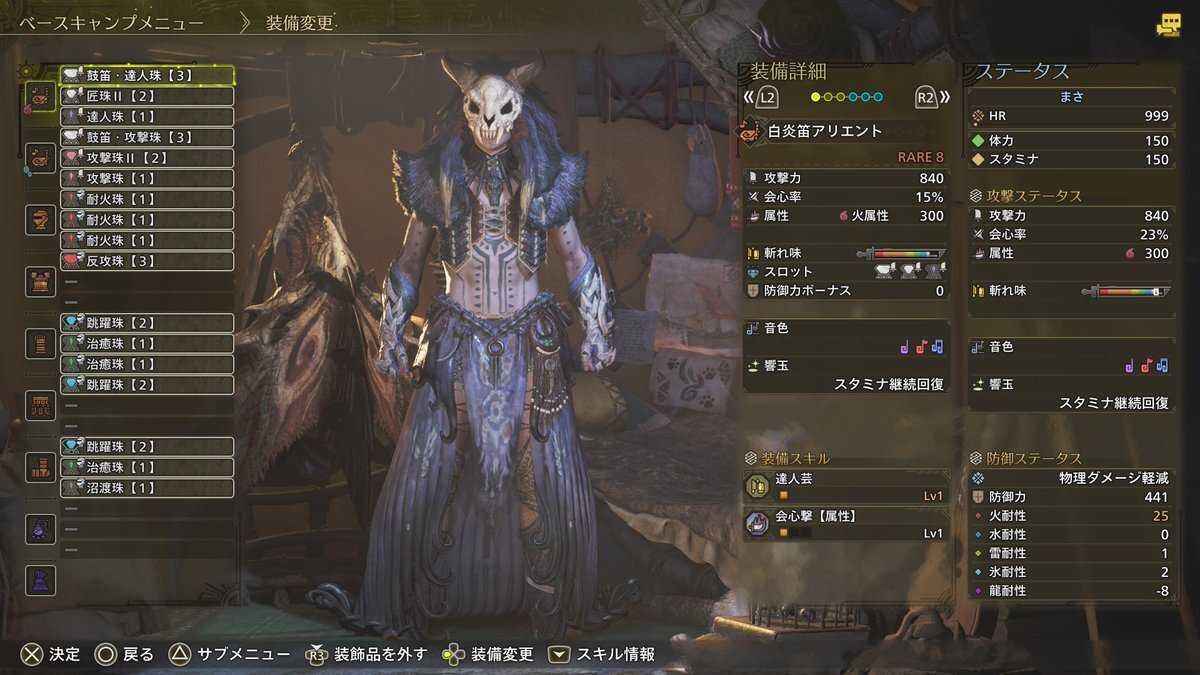This screenshot has width=1200, height=675.
Task: Open the 達人芸 equipment skill entry
Action: click(x=846, y=486)
